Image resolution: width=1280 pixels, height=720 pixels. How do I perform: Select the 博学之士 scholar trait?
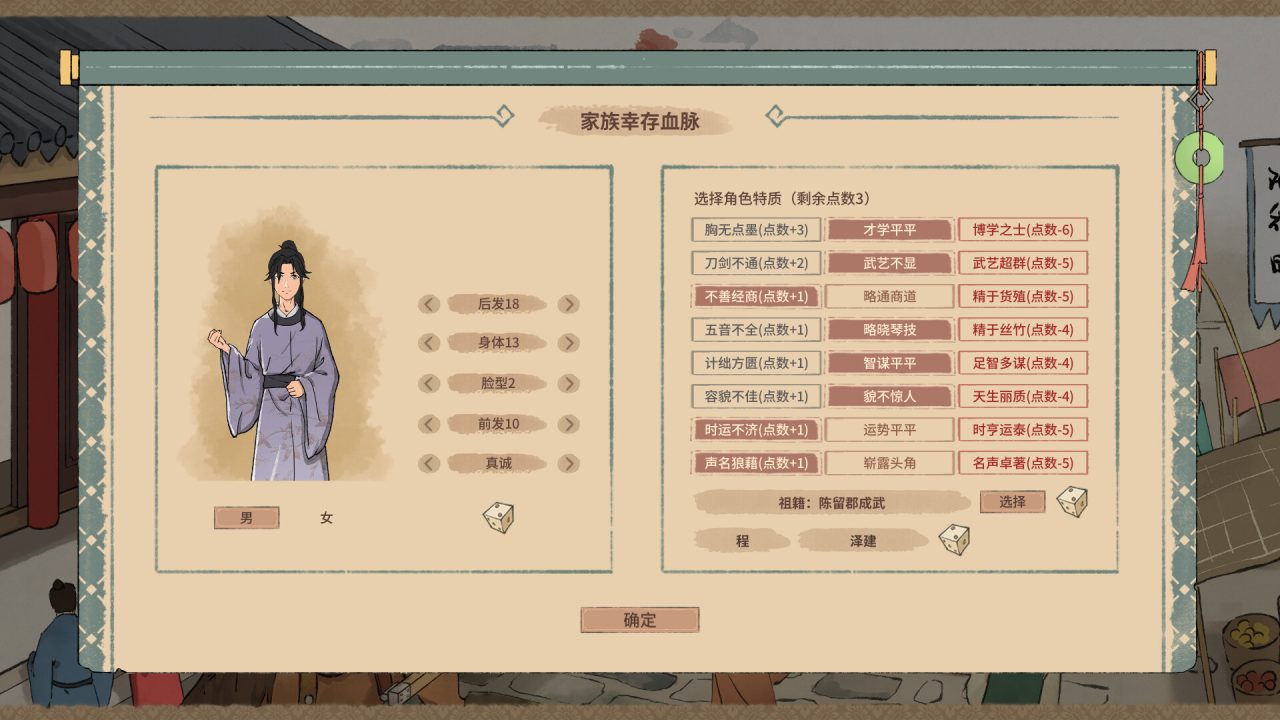click(x=1019, y=230)
